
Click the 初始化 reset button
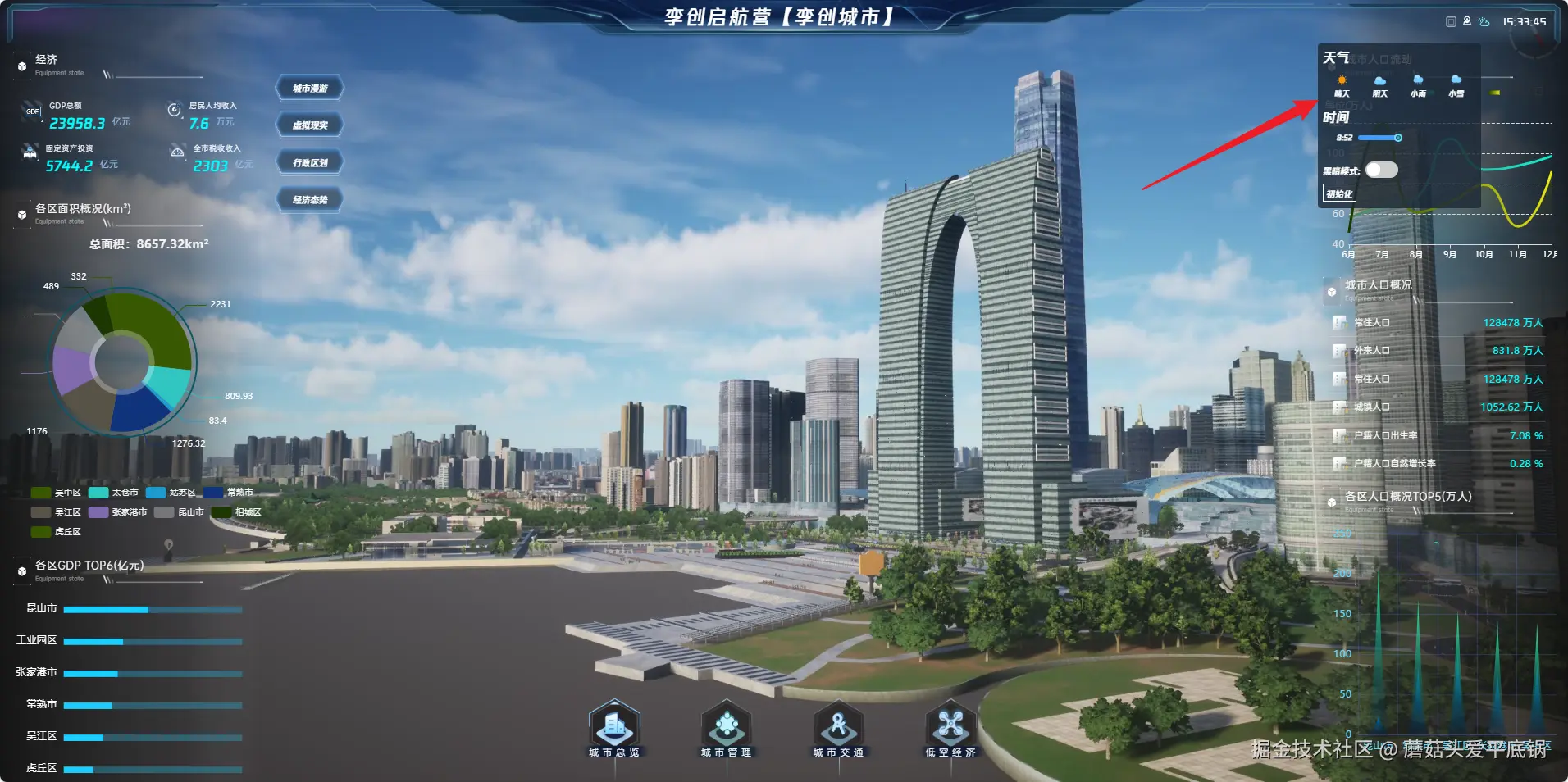(1339, 193)
